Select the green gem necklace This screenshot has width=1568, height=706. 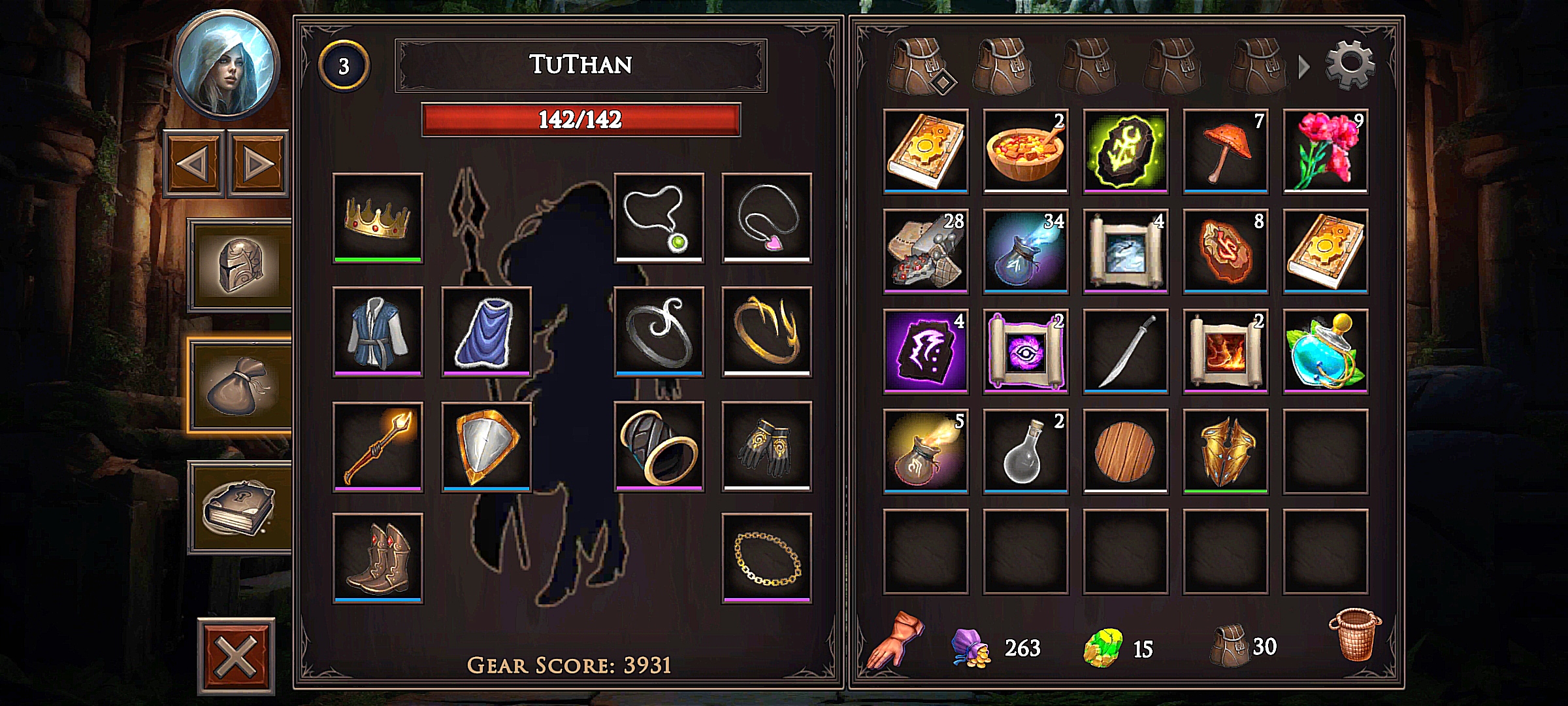(659, 218)
